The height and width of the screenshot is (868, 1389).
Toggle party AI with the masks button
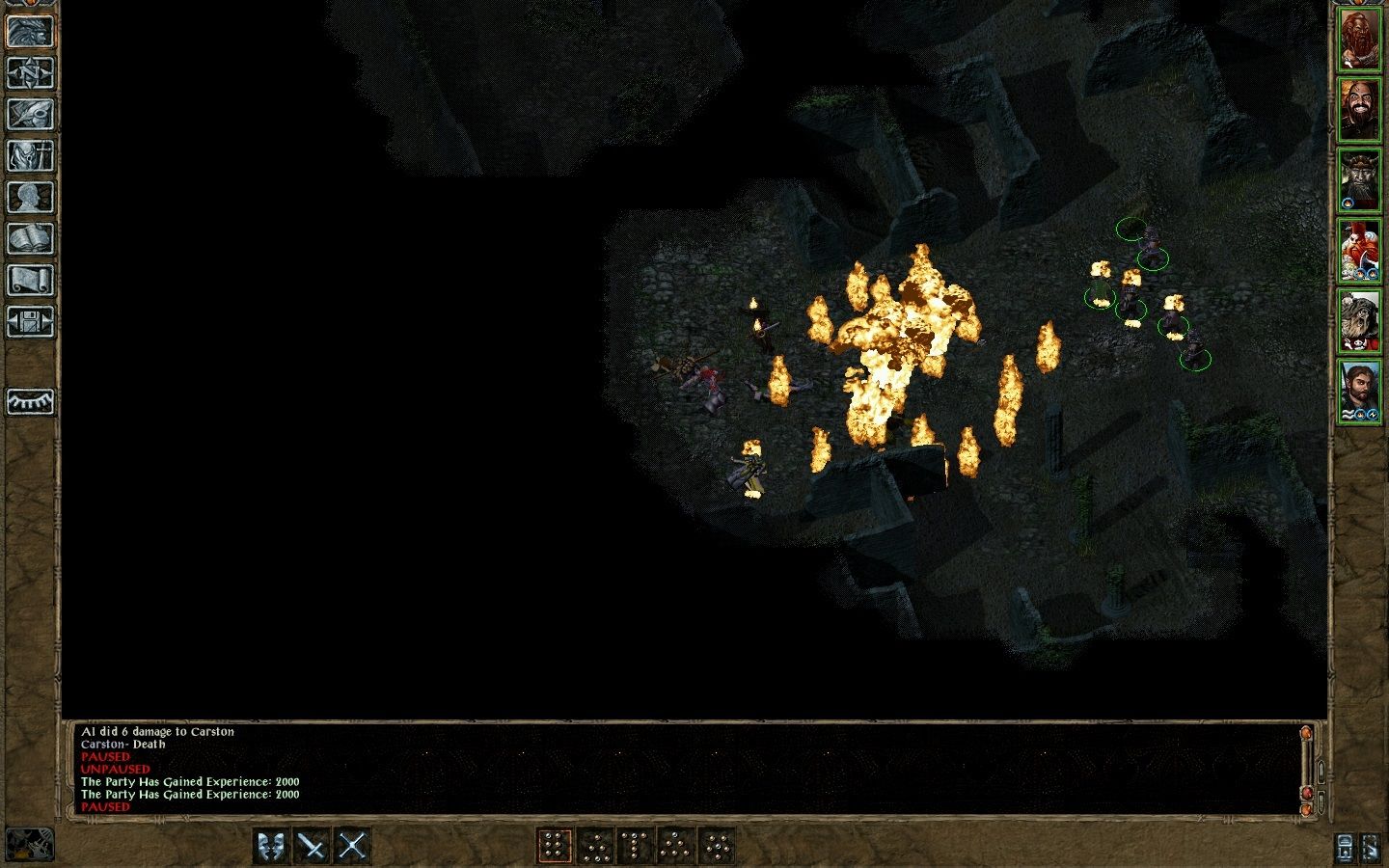[271, 844]
